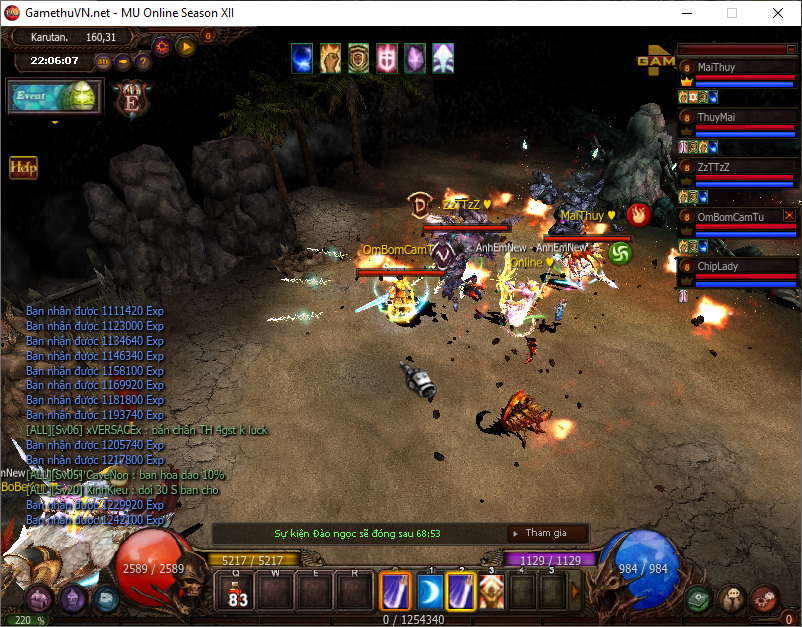This screenshot has height=627, width=802.
Task: Use the potion in the Q slot
Action: [x=238, y=592]
